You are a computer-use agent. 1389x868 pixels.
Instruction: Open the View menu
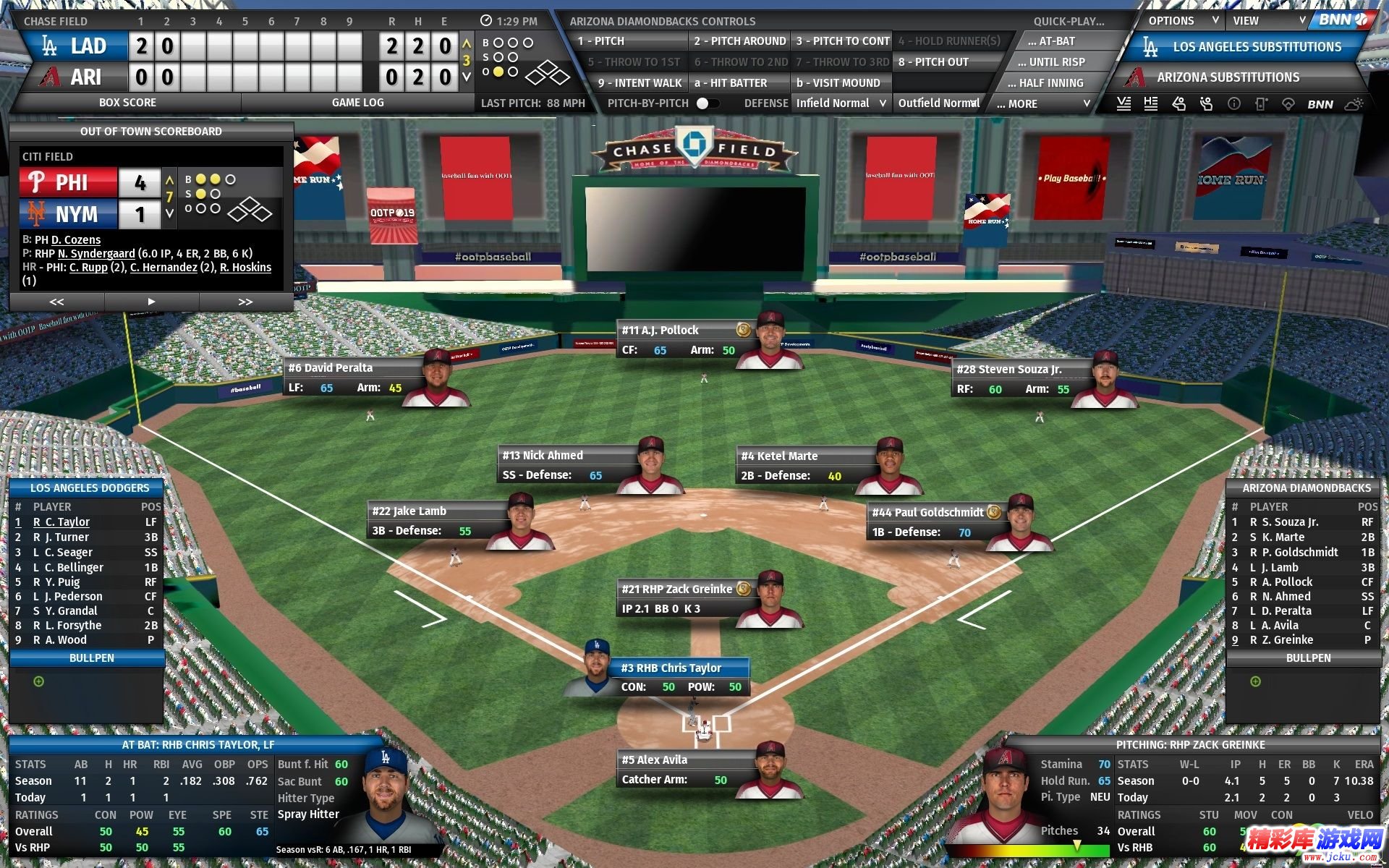[x=1264, y=21]
